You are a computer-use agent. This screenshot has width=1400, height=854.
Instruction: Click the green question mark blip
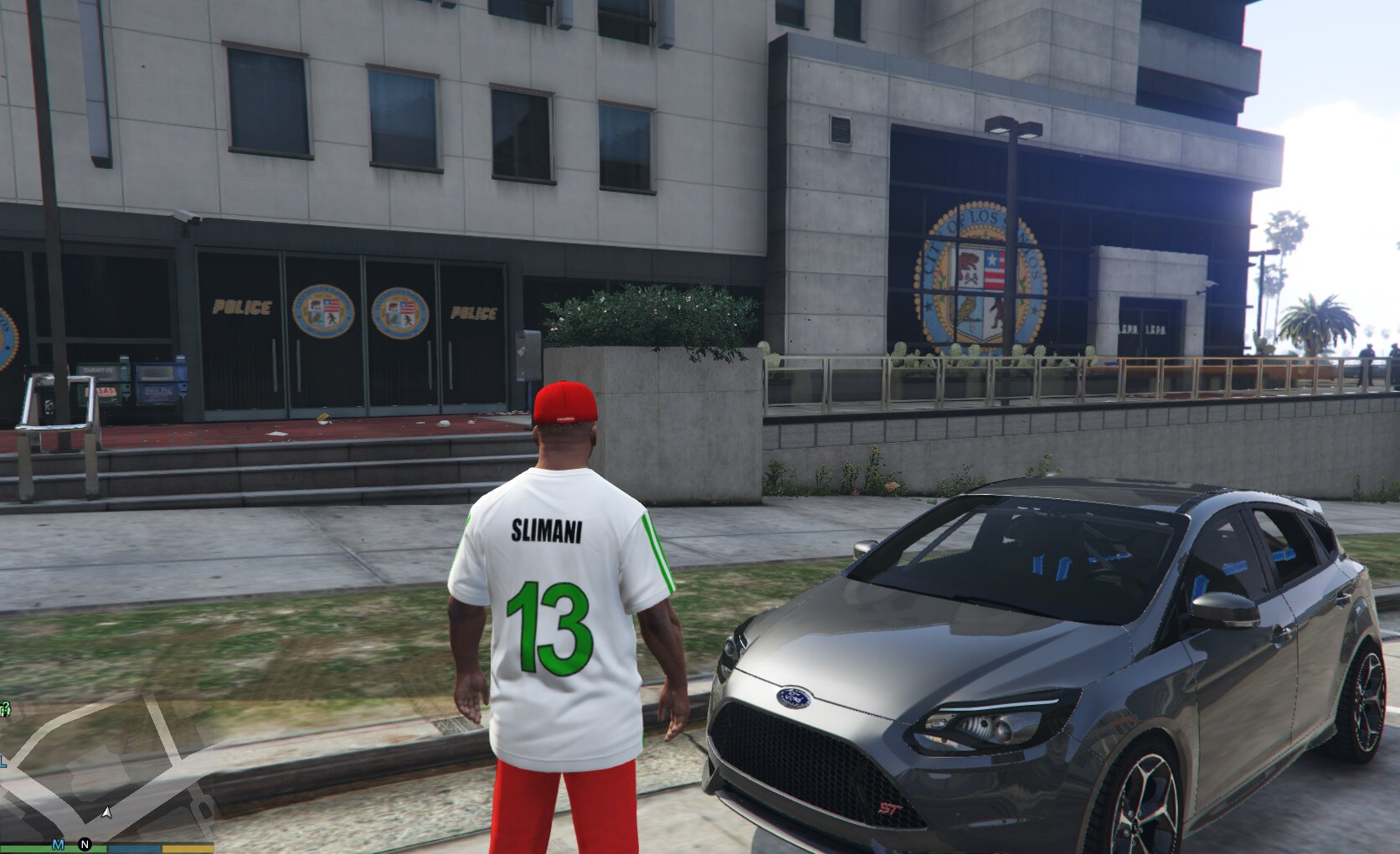(x=4, y=710)
